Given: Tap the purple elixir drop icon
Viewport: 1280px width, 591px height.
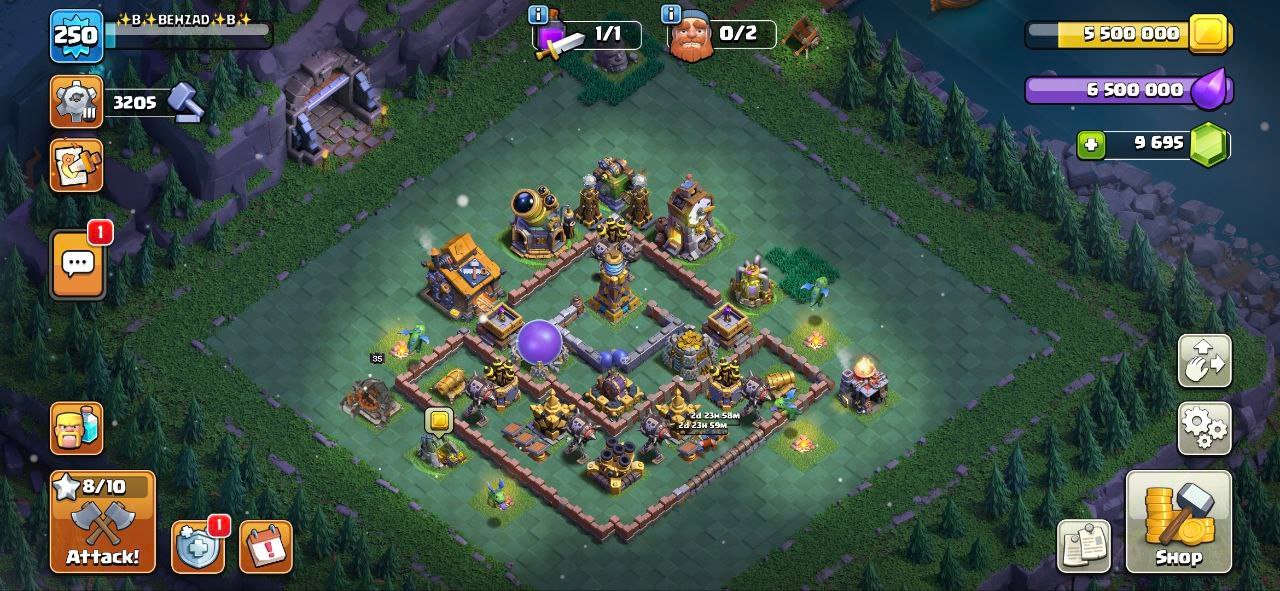Looking at the screenshot, I should (x=1212, y=89).
